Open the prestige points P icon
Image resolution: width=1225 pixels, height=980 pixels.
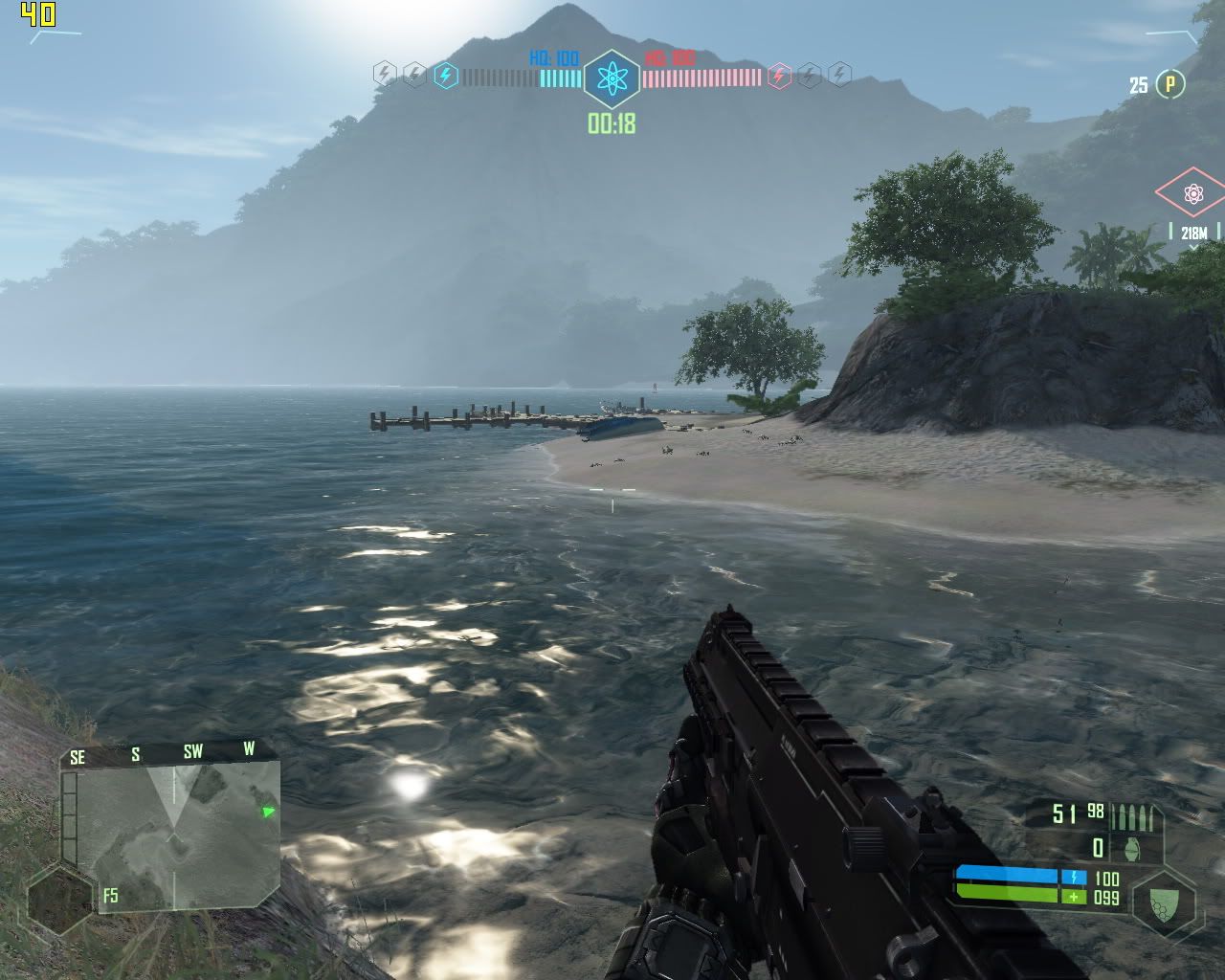coord(1169,84)
